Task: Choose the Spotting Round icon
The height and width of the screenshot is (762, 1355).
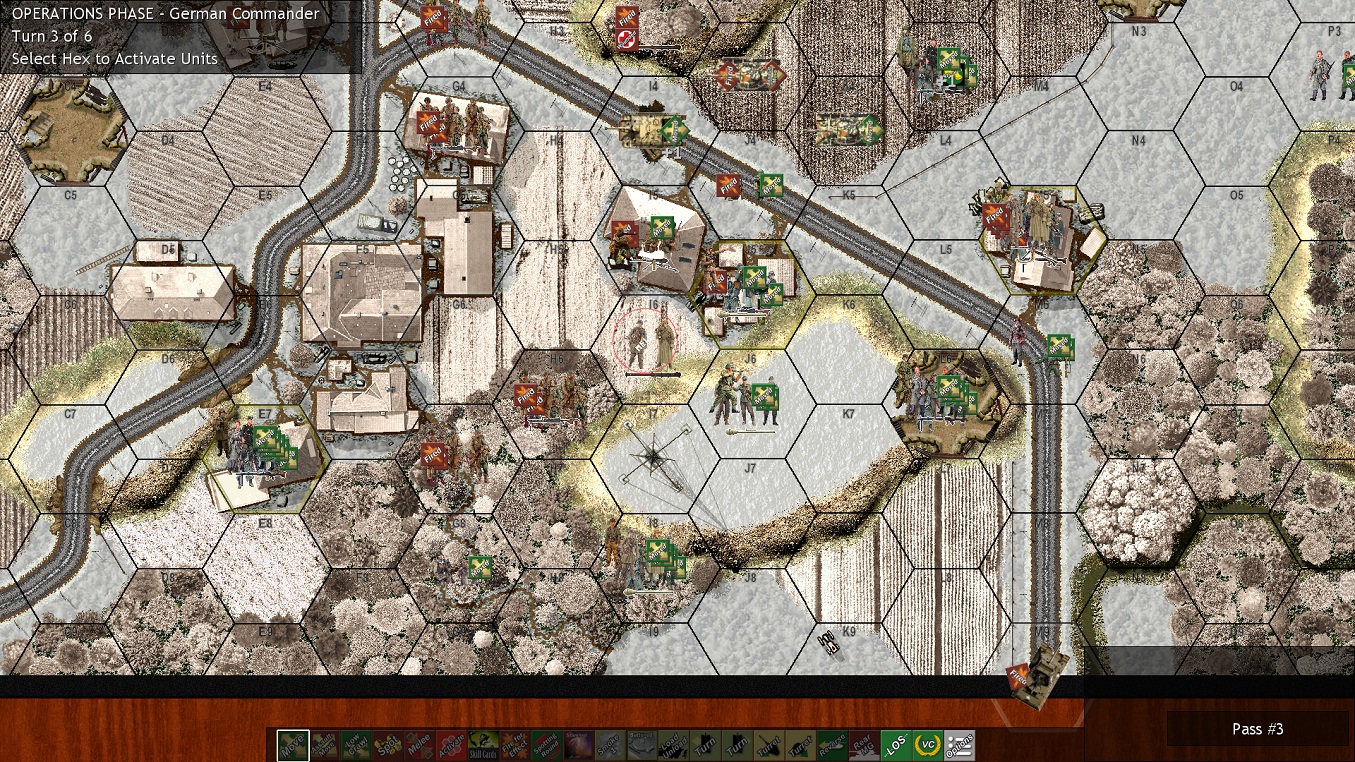Action: click(546, 744)
